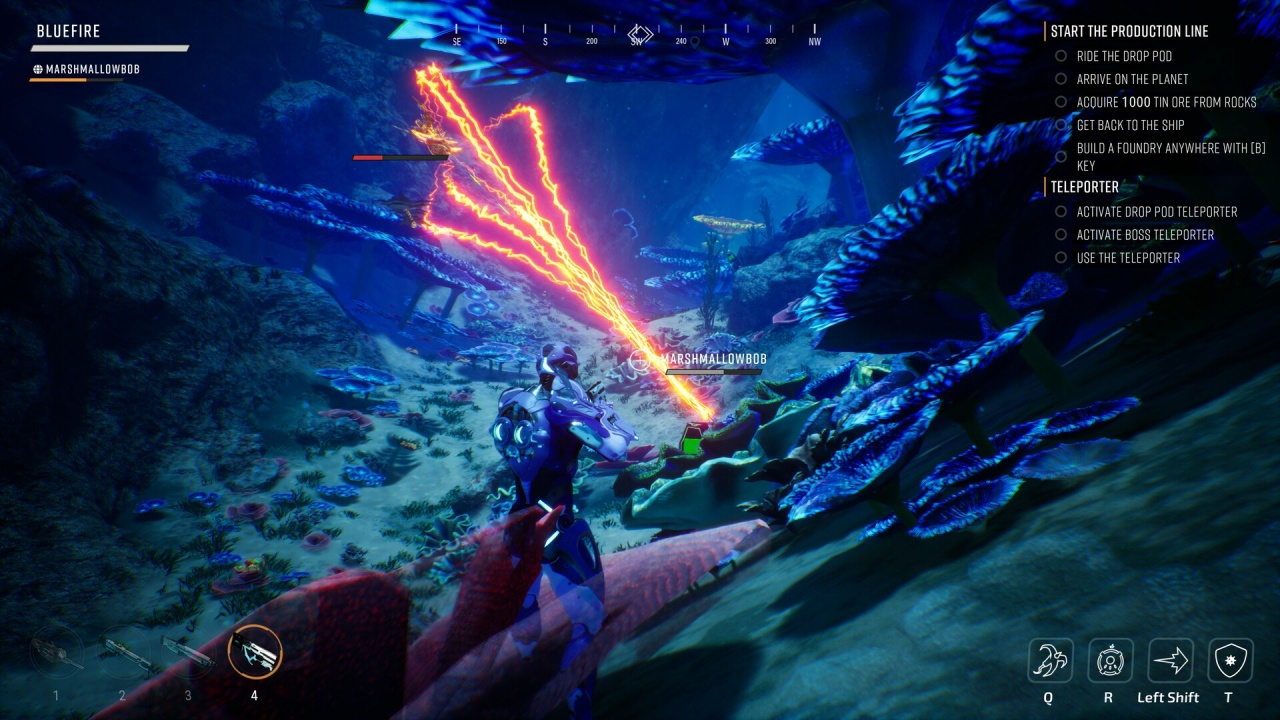This screenshot has width=1280, height=720.
Task: Select the Activate Boss Teleporter objective
Action: (1145, 235)
